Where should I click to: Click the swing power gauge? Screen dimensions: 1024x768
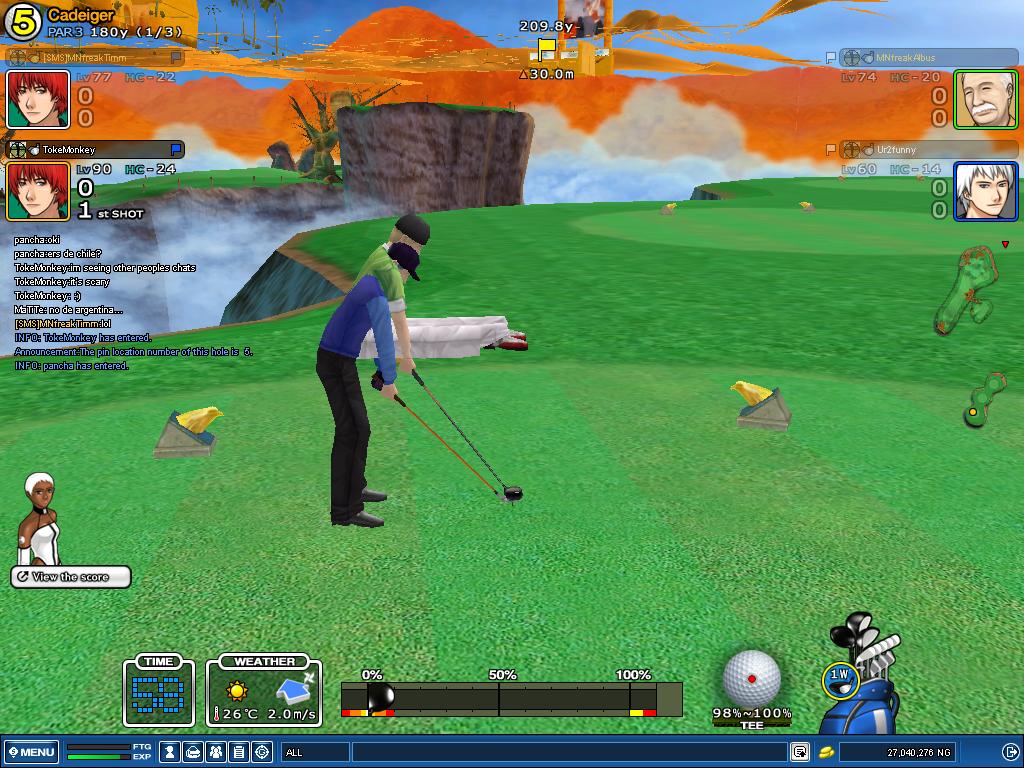(x=511, y=698)
